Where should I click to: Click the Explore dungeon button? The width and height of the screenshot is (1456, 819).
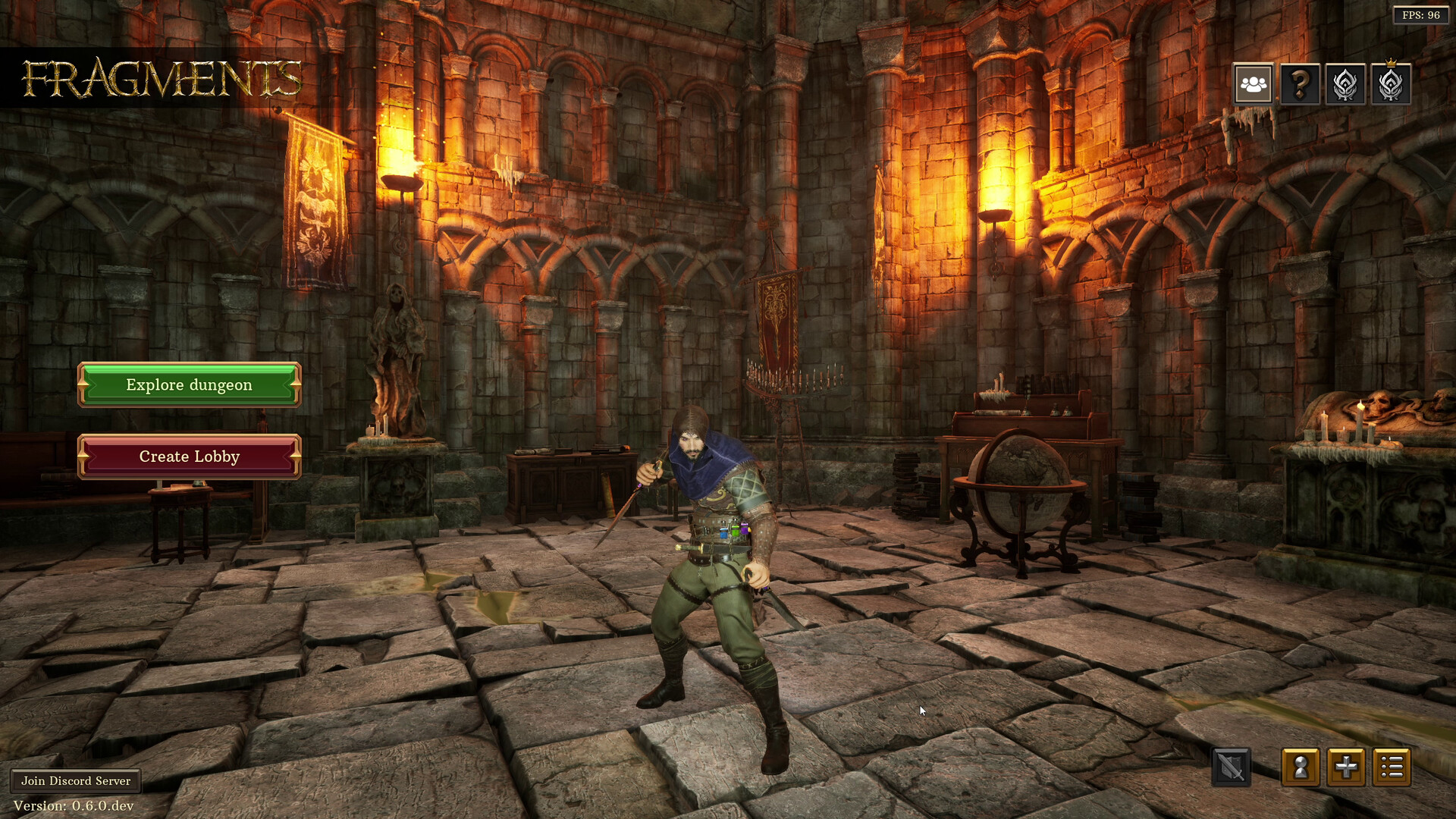[189, 384]
